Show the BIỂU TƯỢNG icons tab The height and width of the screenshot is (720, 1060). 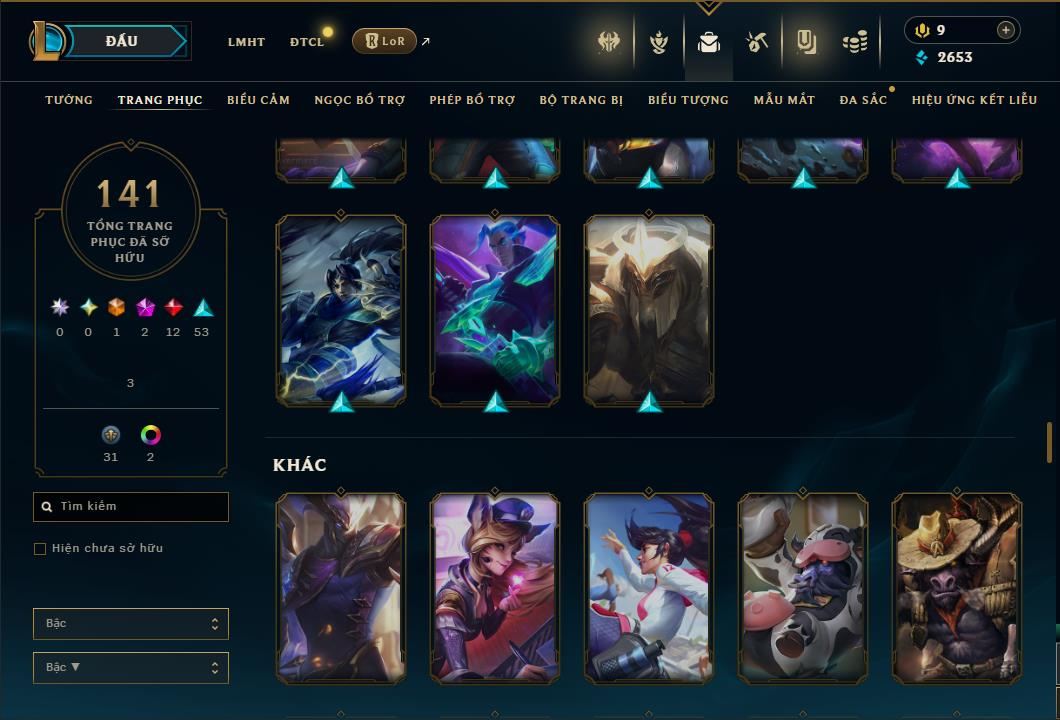(688, 100)
